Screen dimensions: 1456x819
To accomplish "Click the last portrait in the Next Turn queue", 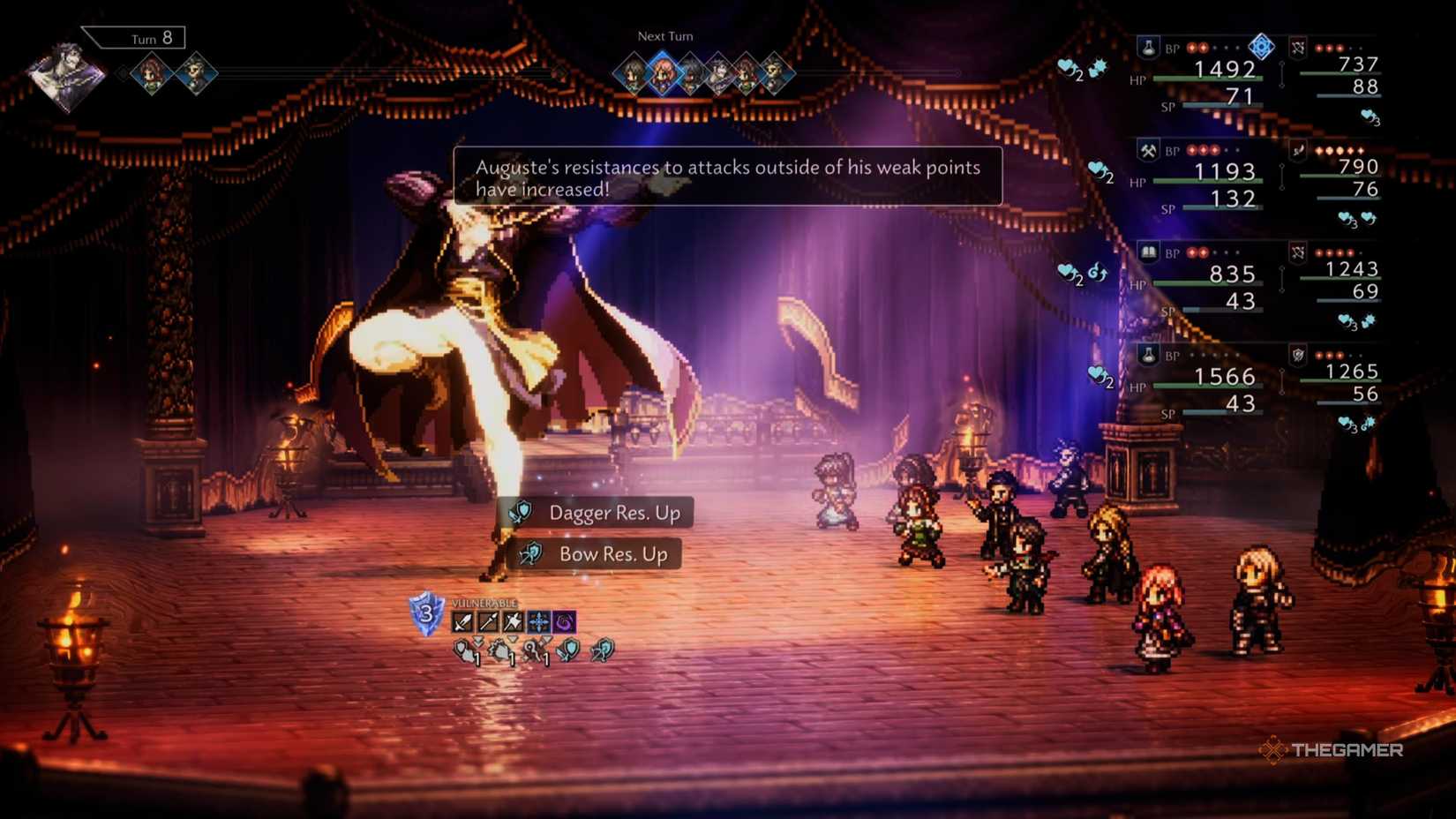I will click(775, 74).
